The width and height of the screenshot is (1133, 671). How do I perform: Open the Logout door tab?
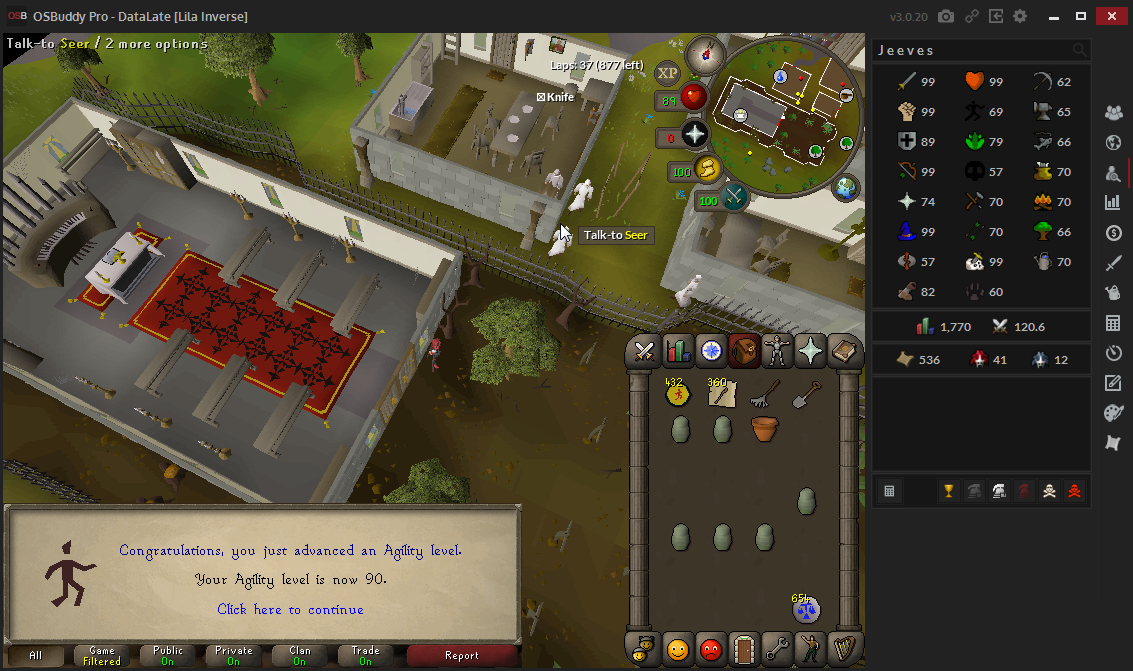743,648
